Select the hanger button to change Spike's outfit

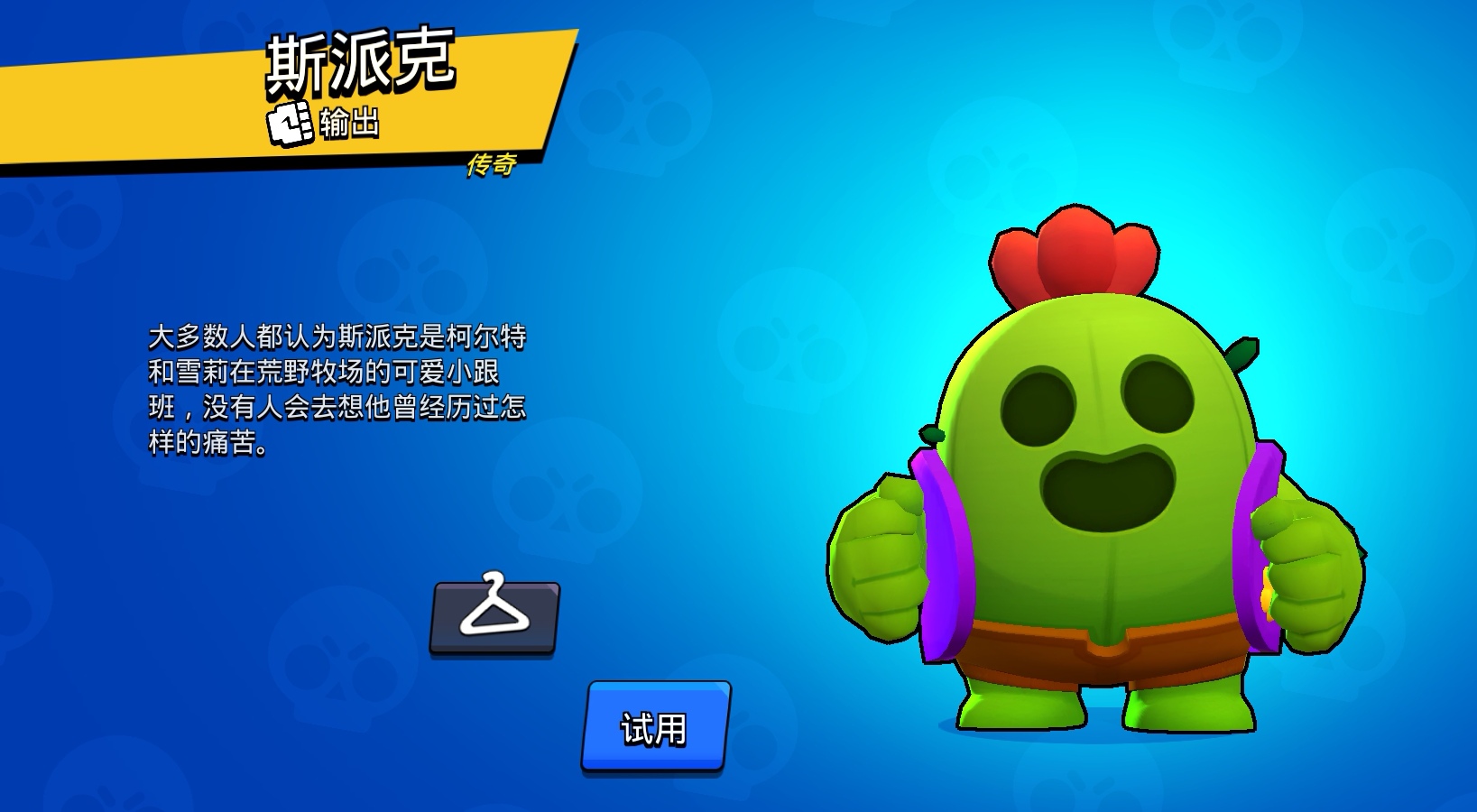pyautogui.click(x=497, y=618)
